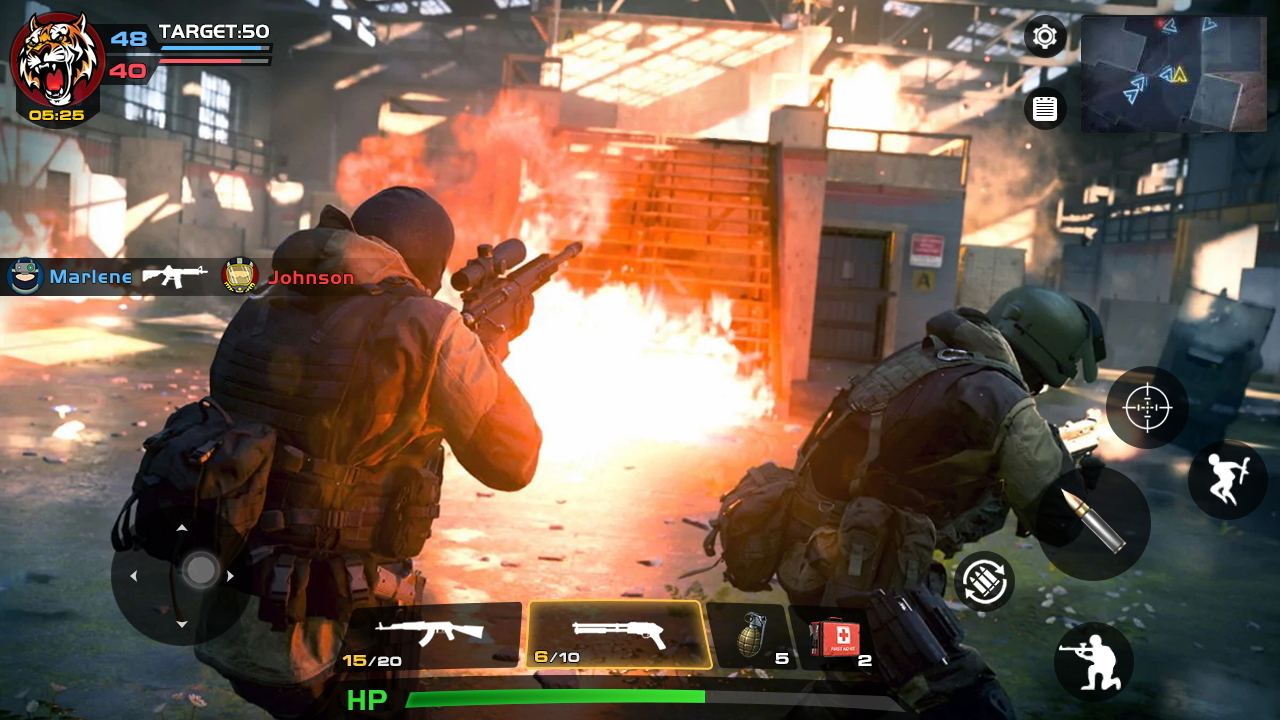Tap the crosshair aim icon
The image size is (1280, 720).
tap(1148, 407)
